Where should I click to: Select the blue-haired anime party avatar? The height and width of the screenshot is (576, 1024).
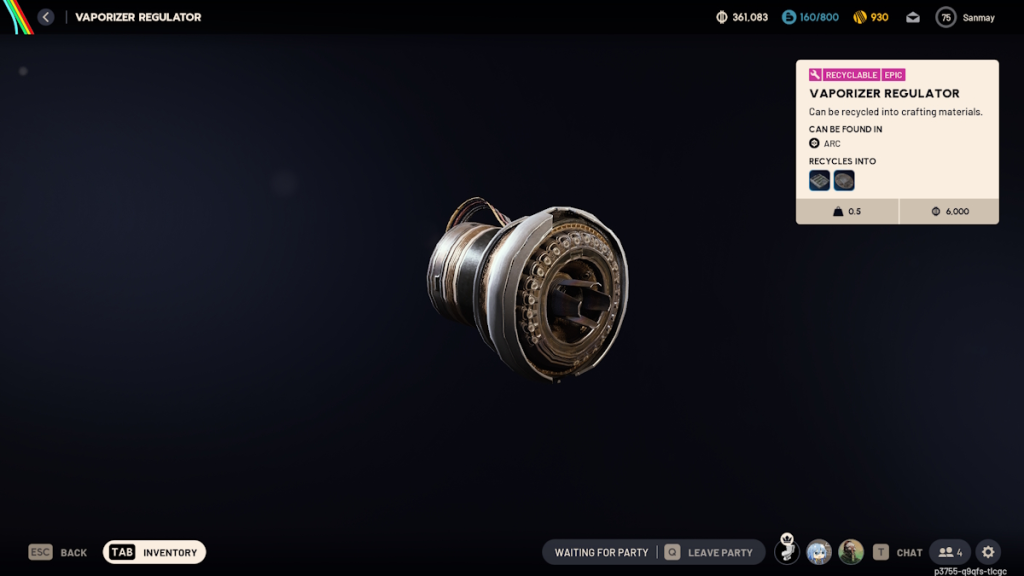819,552
